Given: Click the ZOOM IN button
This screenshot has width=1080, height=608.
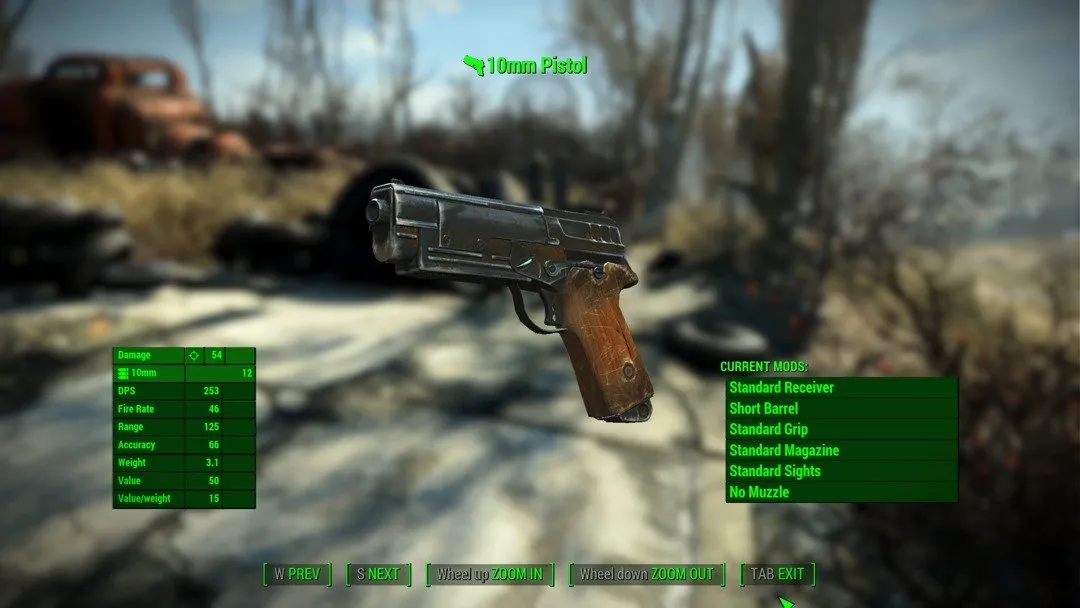Looking at the screenshot, I should 490,574.
